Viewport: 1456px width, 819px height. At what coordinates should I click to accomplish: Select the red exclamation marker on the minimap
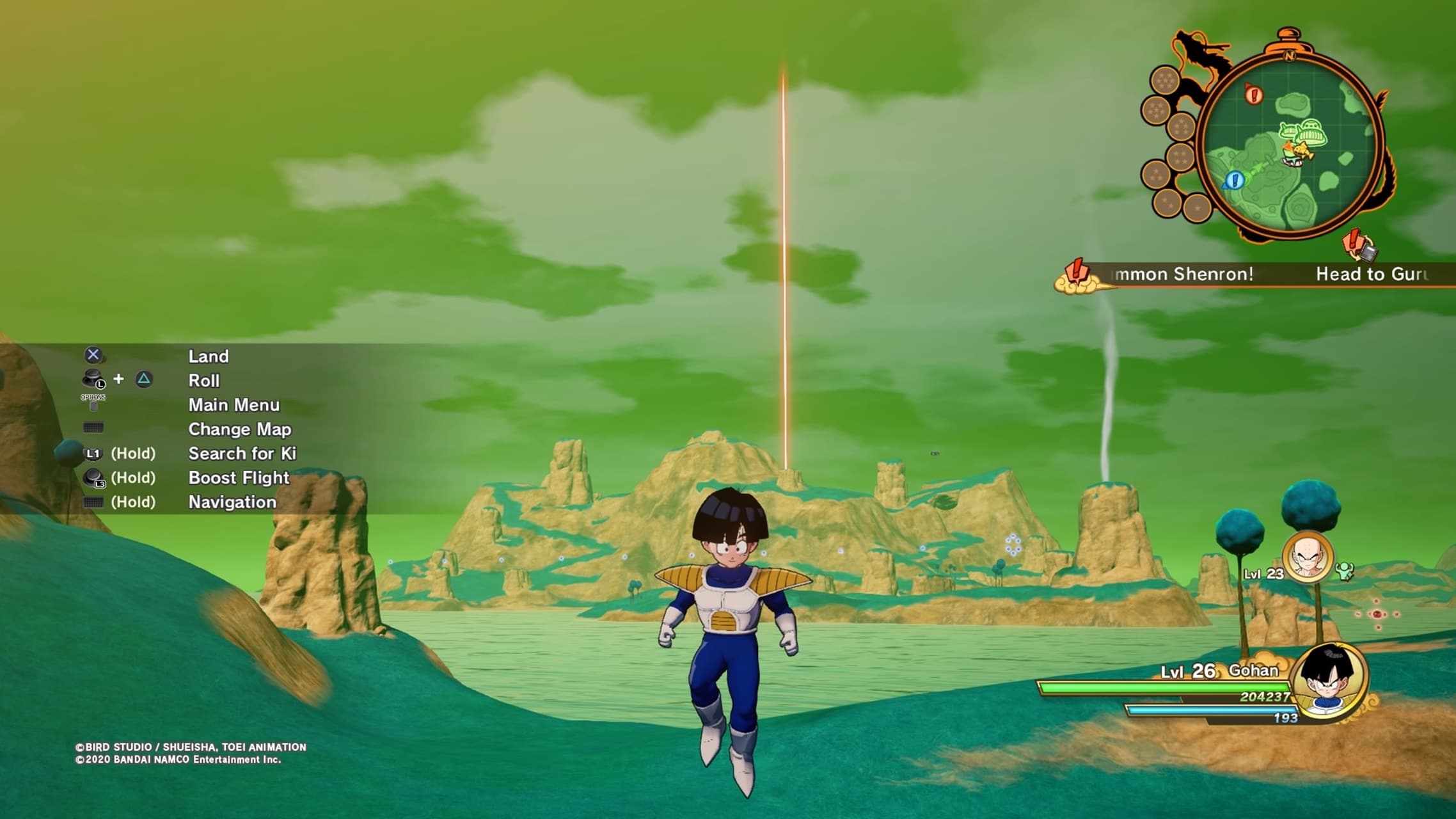tap(1254, 95)
